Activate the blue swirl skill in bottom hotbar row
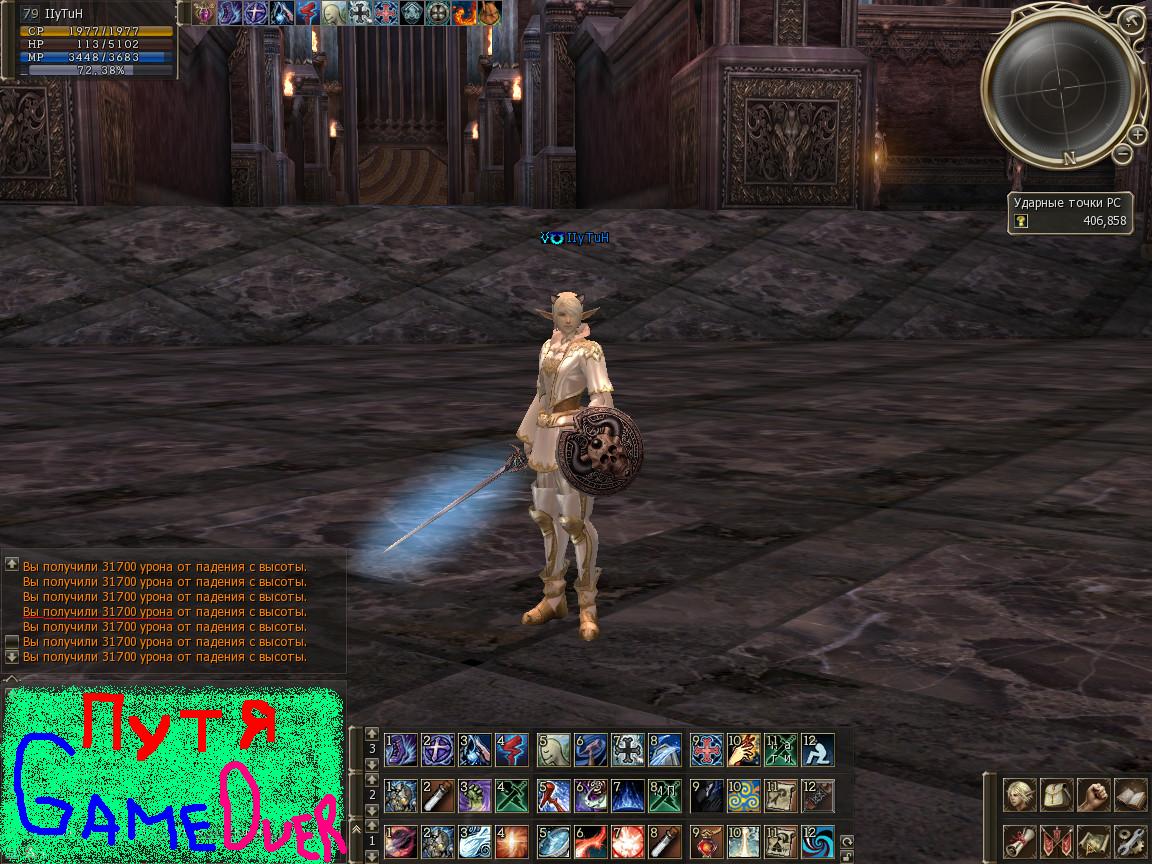 (819, 840)
